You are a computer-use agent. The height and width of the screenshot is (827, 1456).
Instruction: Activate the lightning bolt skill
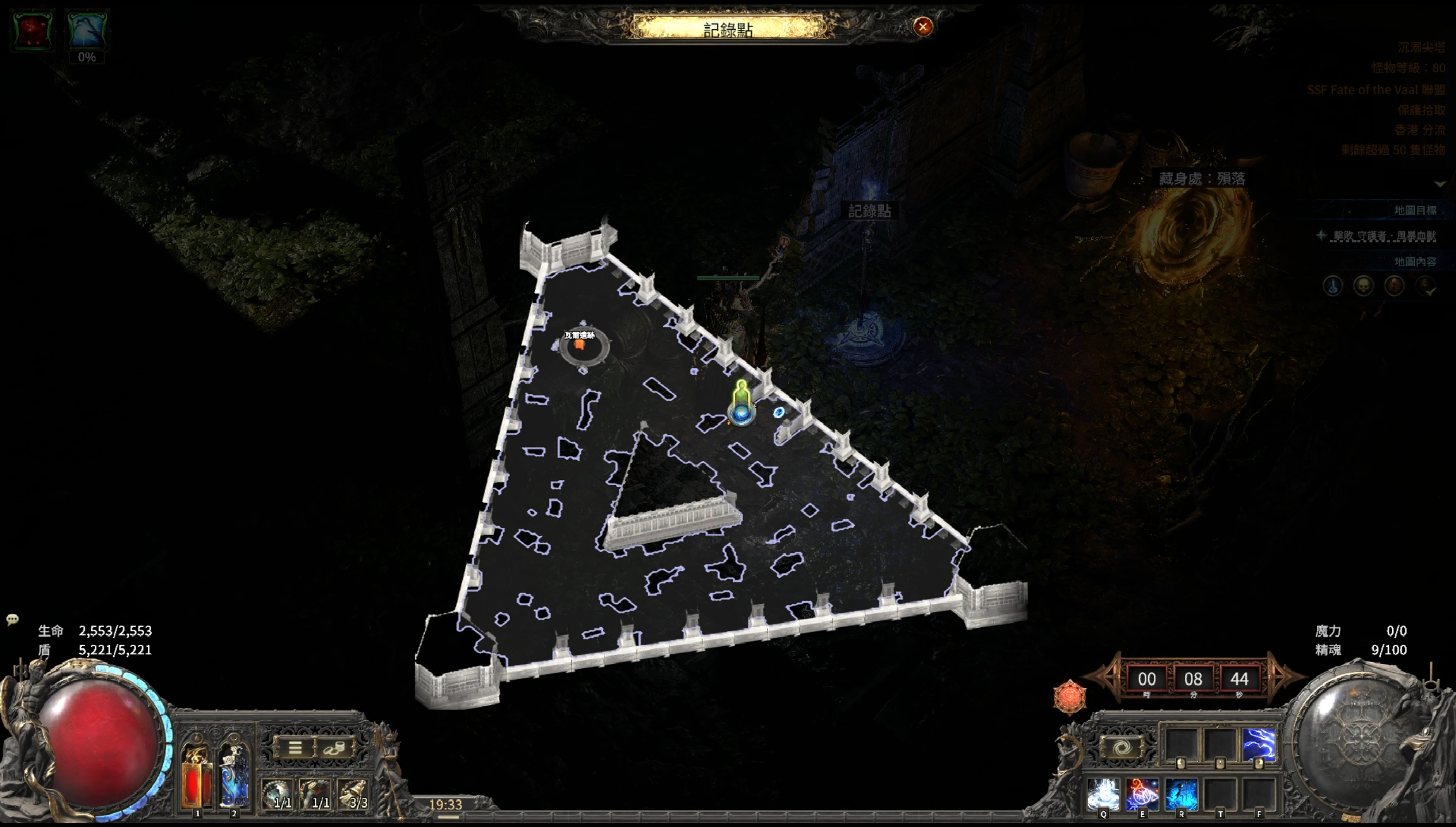coord(1258,744)
